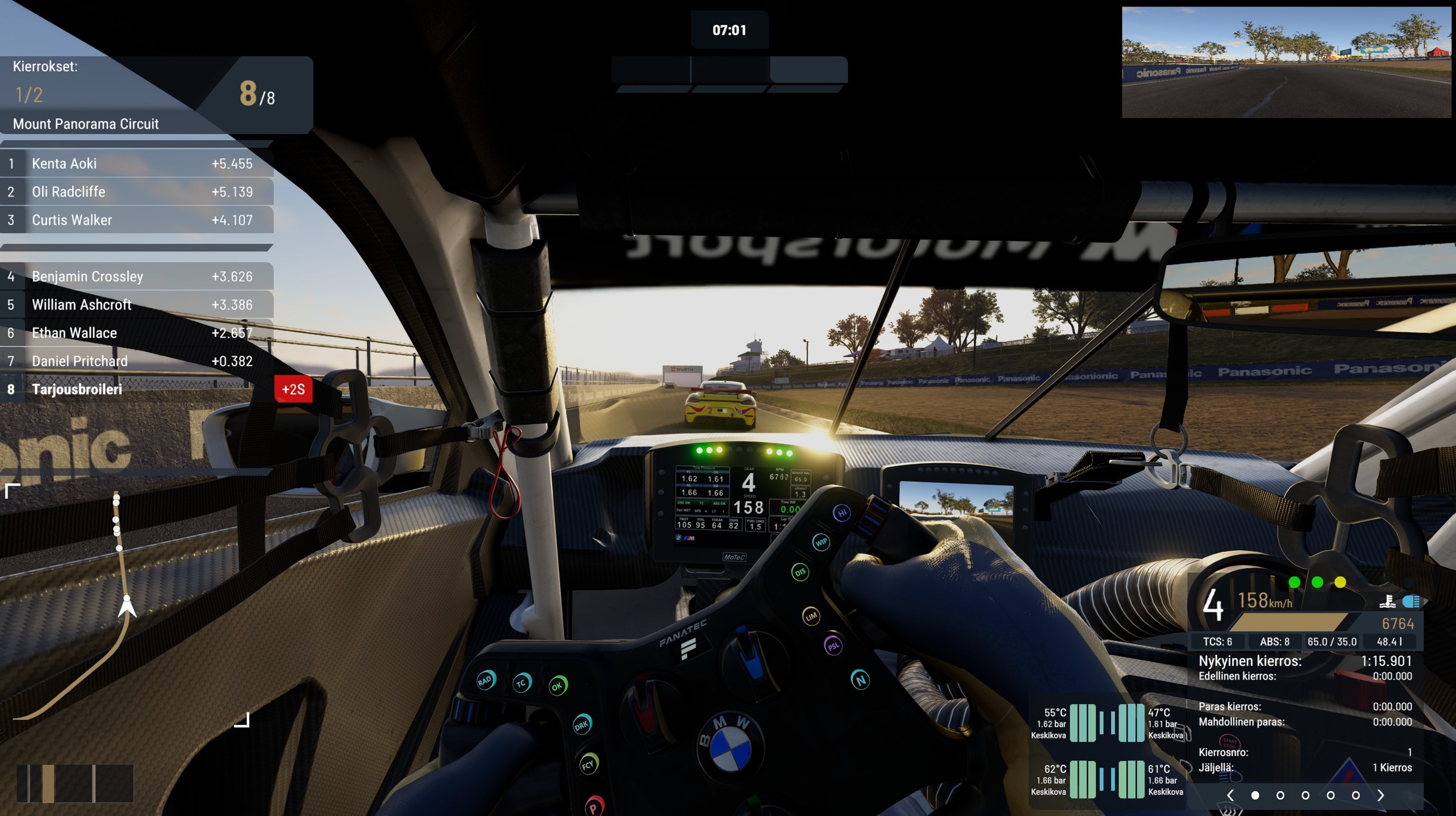The width and height of the screenshot is (1456, 816).
Task: Go to the next MFD page arrow
Action: [1381, 795]
